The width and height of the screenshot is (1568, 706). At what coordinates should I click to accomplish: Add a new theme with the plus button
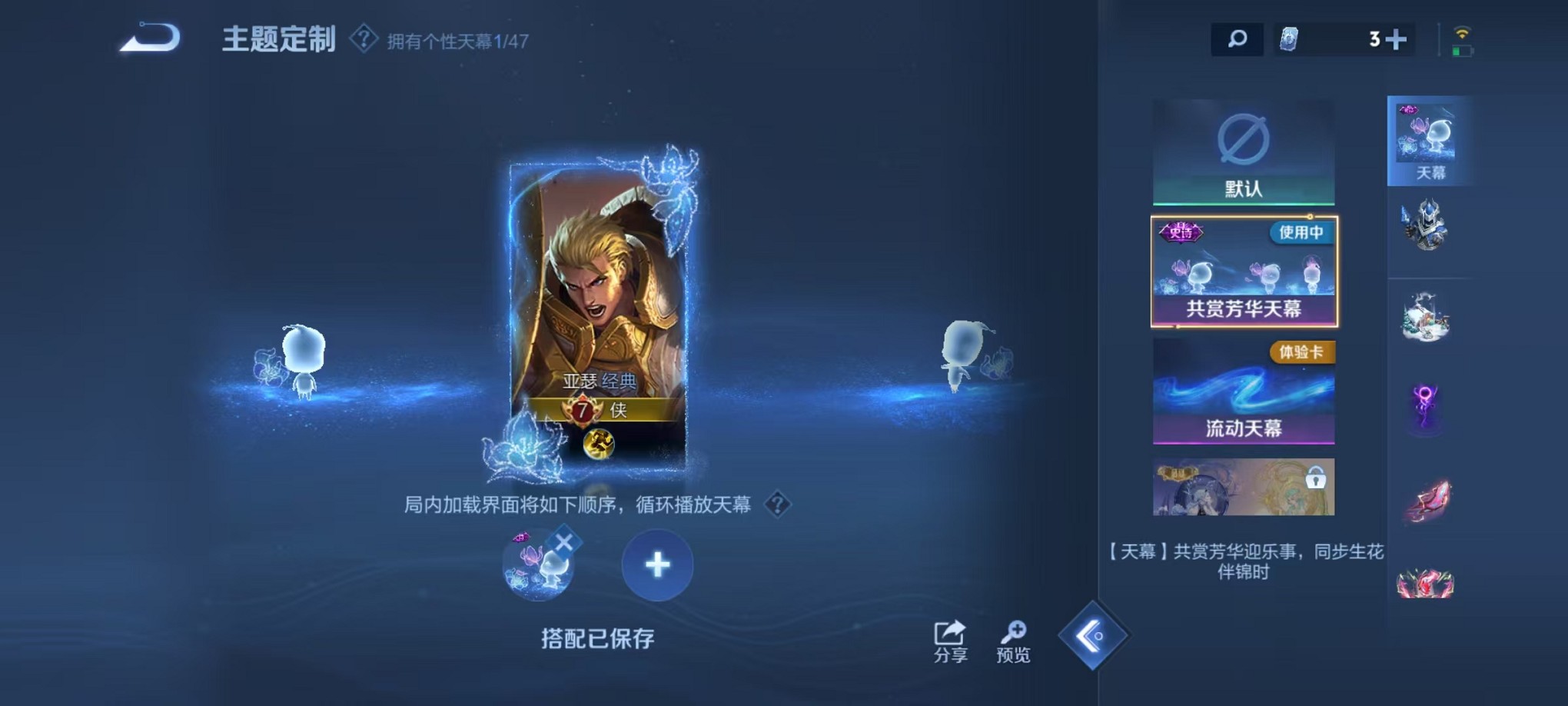656,564
